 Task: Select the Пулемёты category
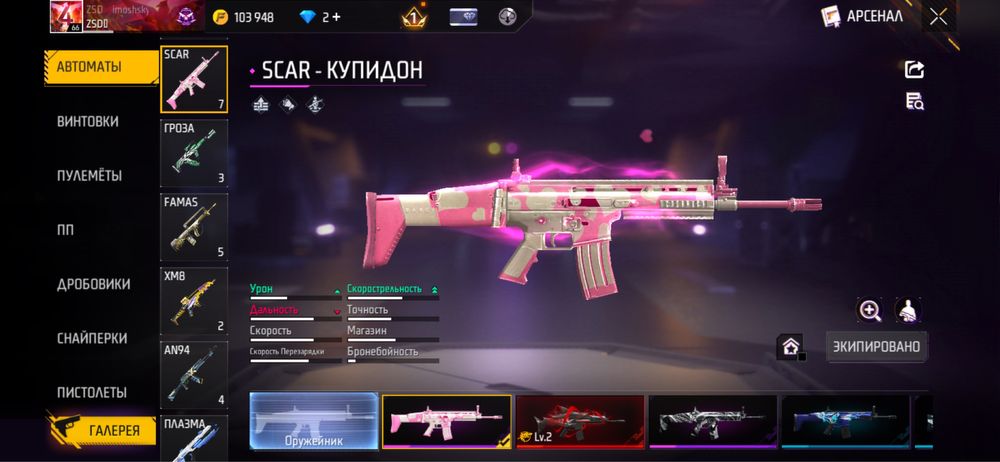(x=89, y=175)
